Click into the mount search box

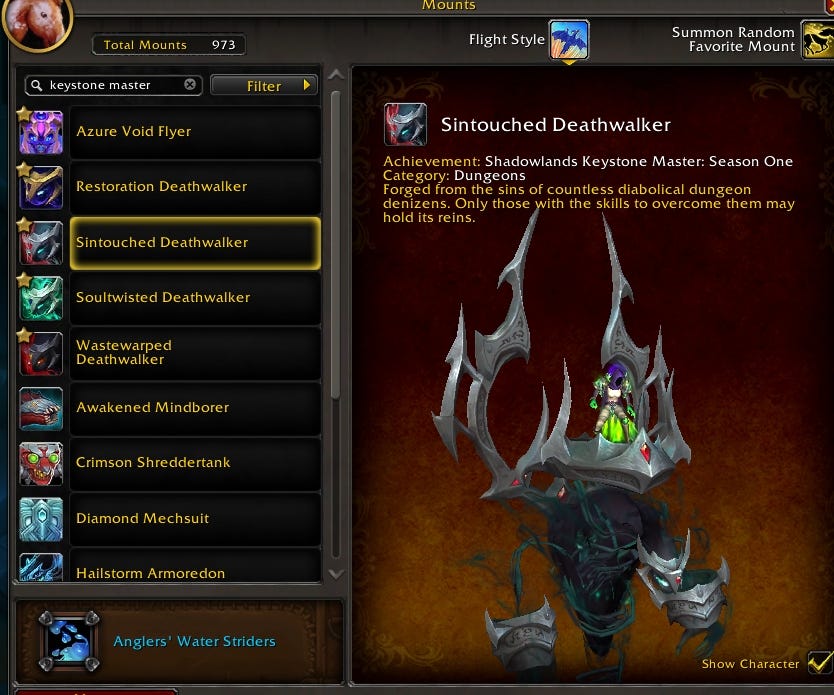pos(110,86)
